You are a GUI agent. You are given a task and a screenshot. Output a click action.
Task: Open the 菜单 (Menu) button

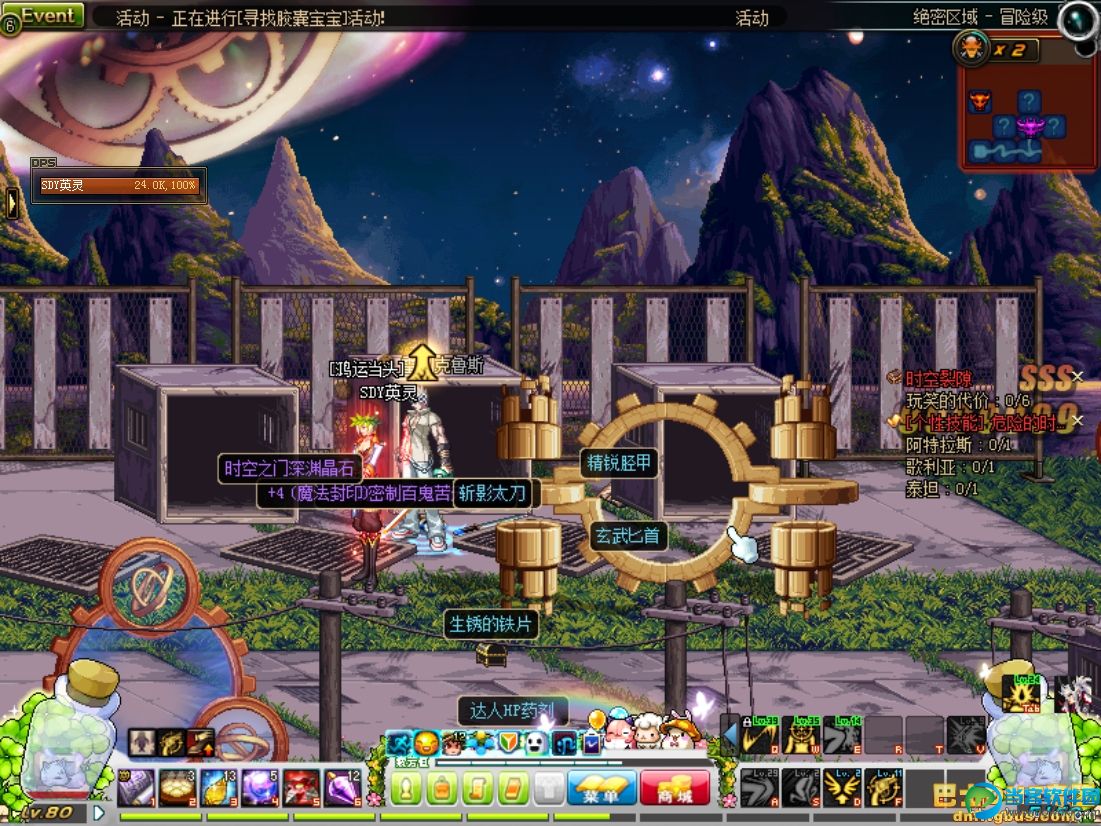[602, 788]
